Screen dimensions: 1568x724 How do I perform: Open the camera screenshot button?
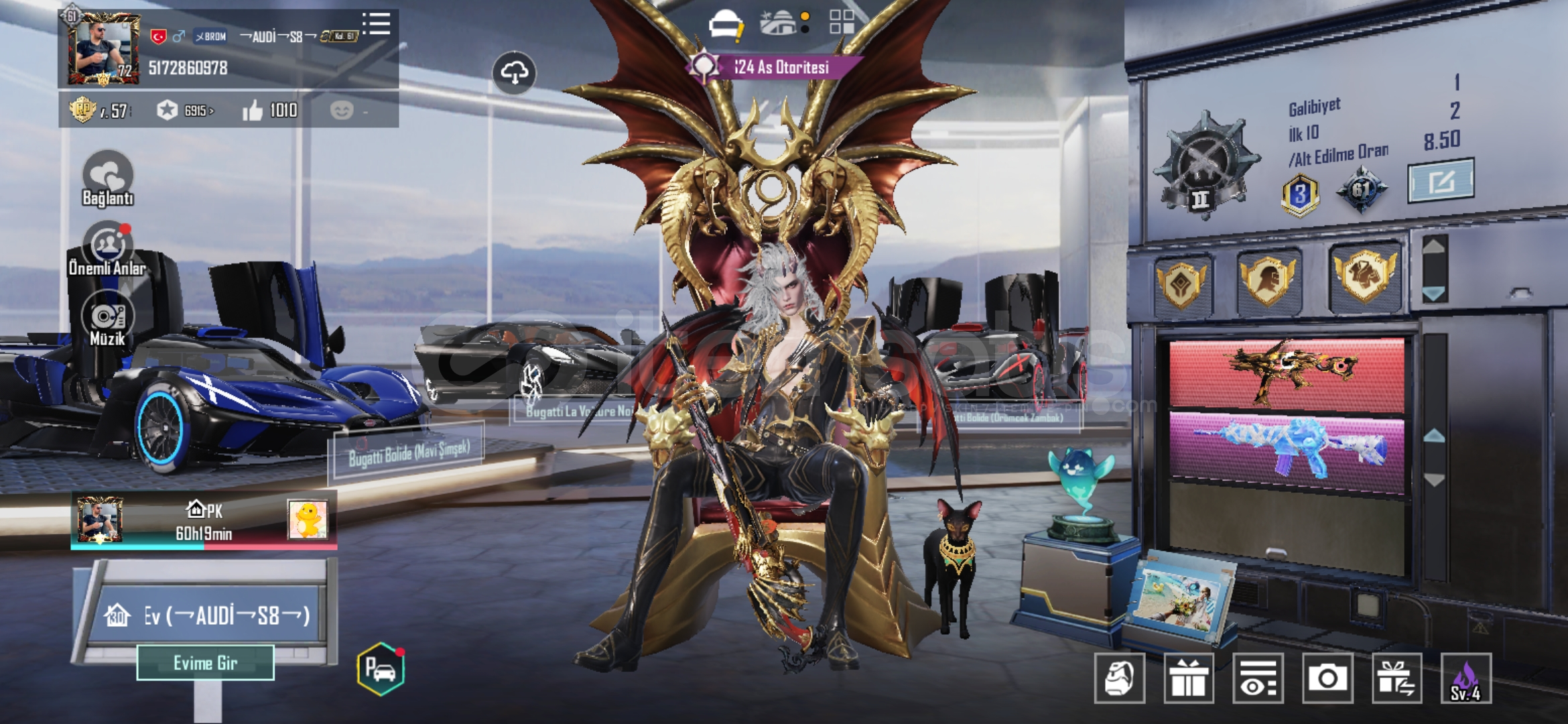pyautogui.click(x=1327, y=678)
